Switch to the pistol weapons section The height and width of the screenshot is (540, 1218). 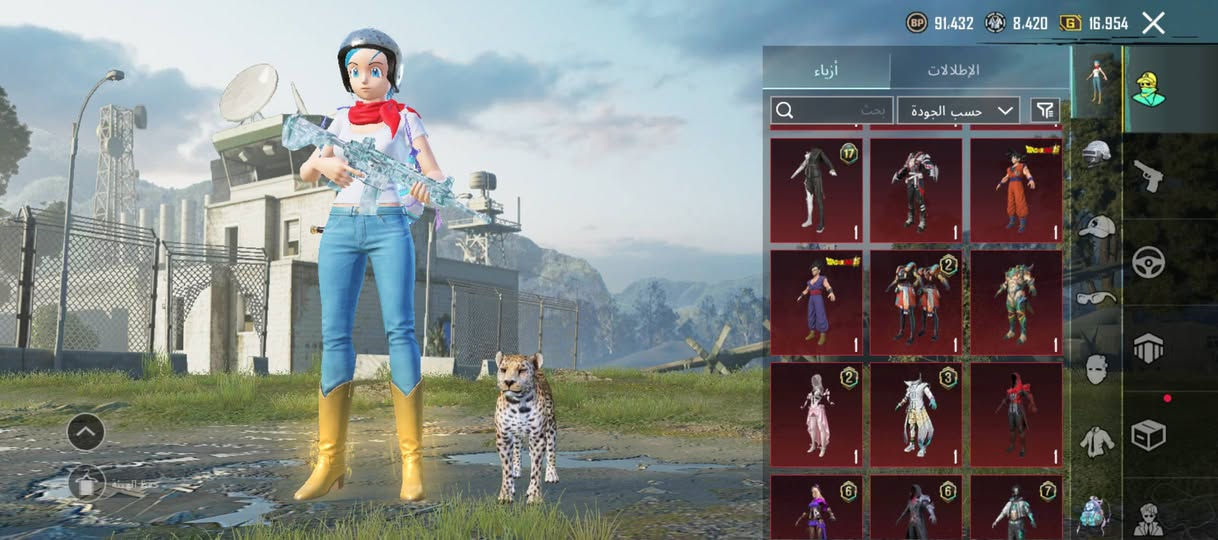pyautogui.click(x=1149, y=176)
